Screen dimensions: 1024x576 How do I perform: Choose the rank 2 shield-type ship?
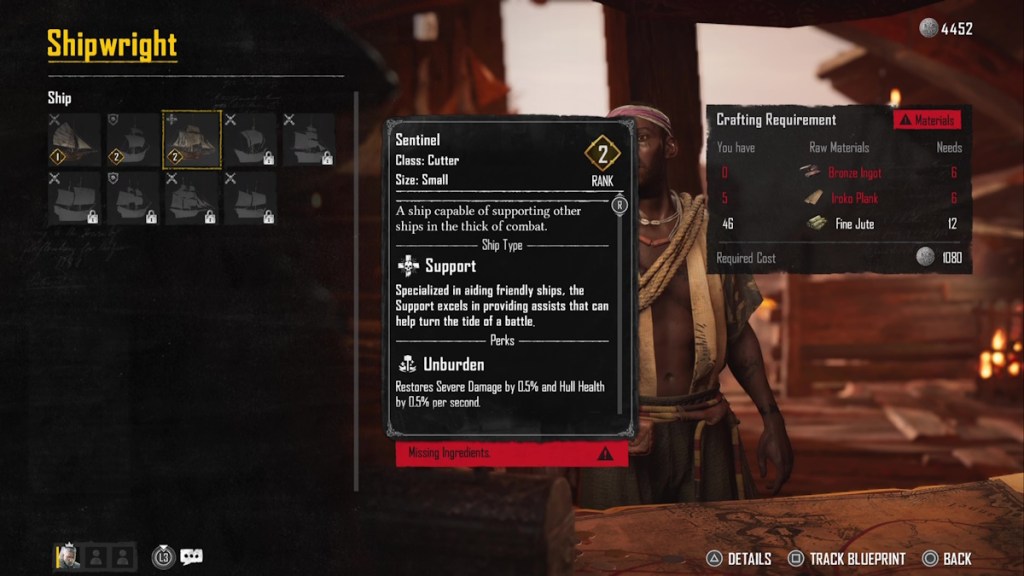pos(133,139)
